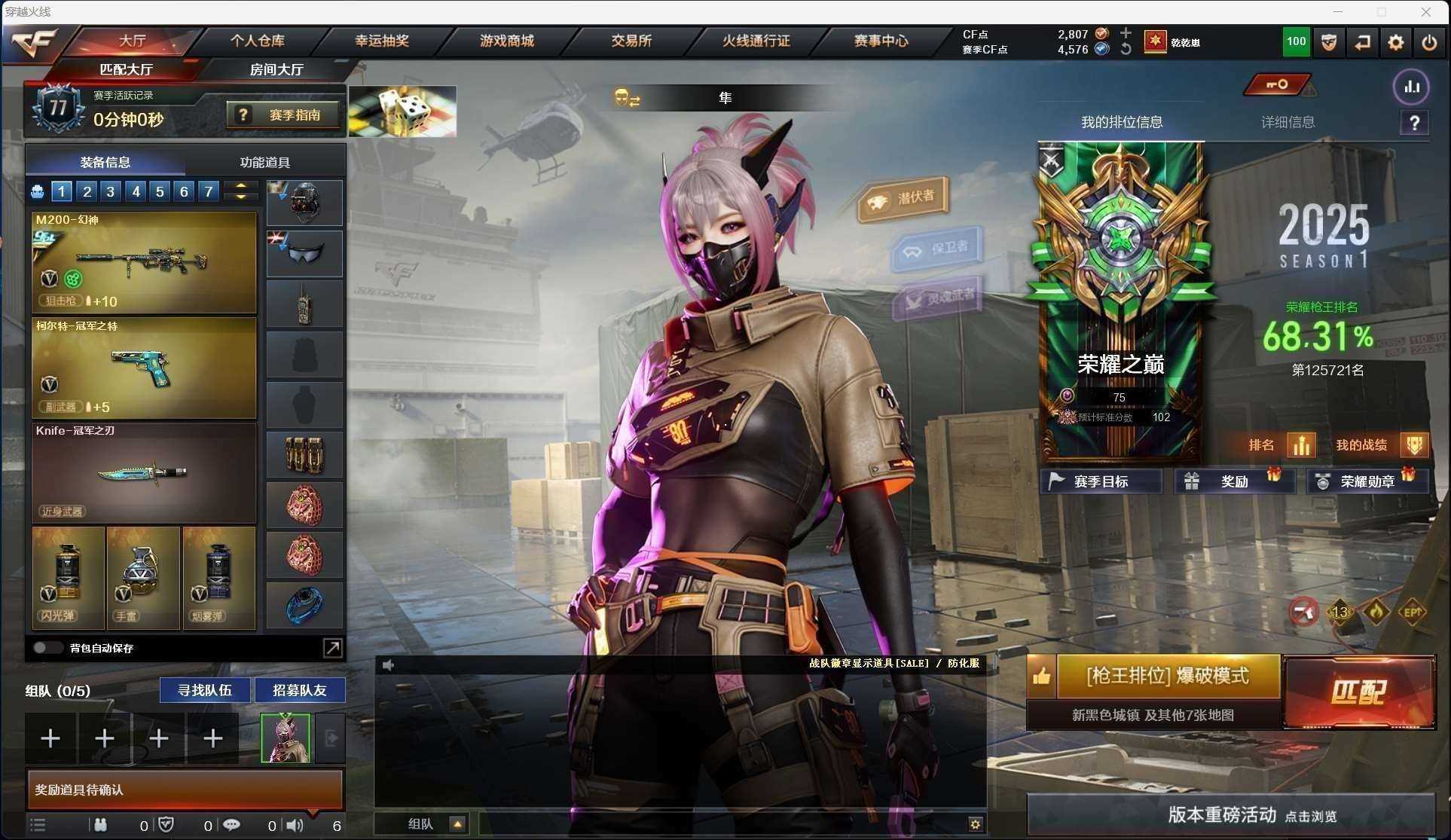
Task: Select the Knife-冠军之刃 melee slot
Action: click(144, 472)
